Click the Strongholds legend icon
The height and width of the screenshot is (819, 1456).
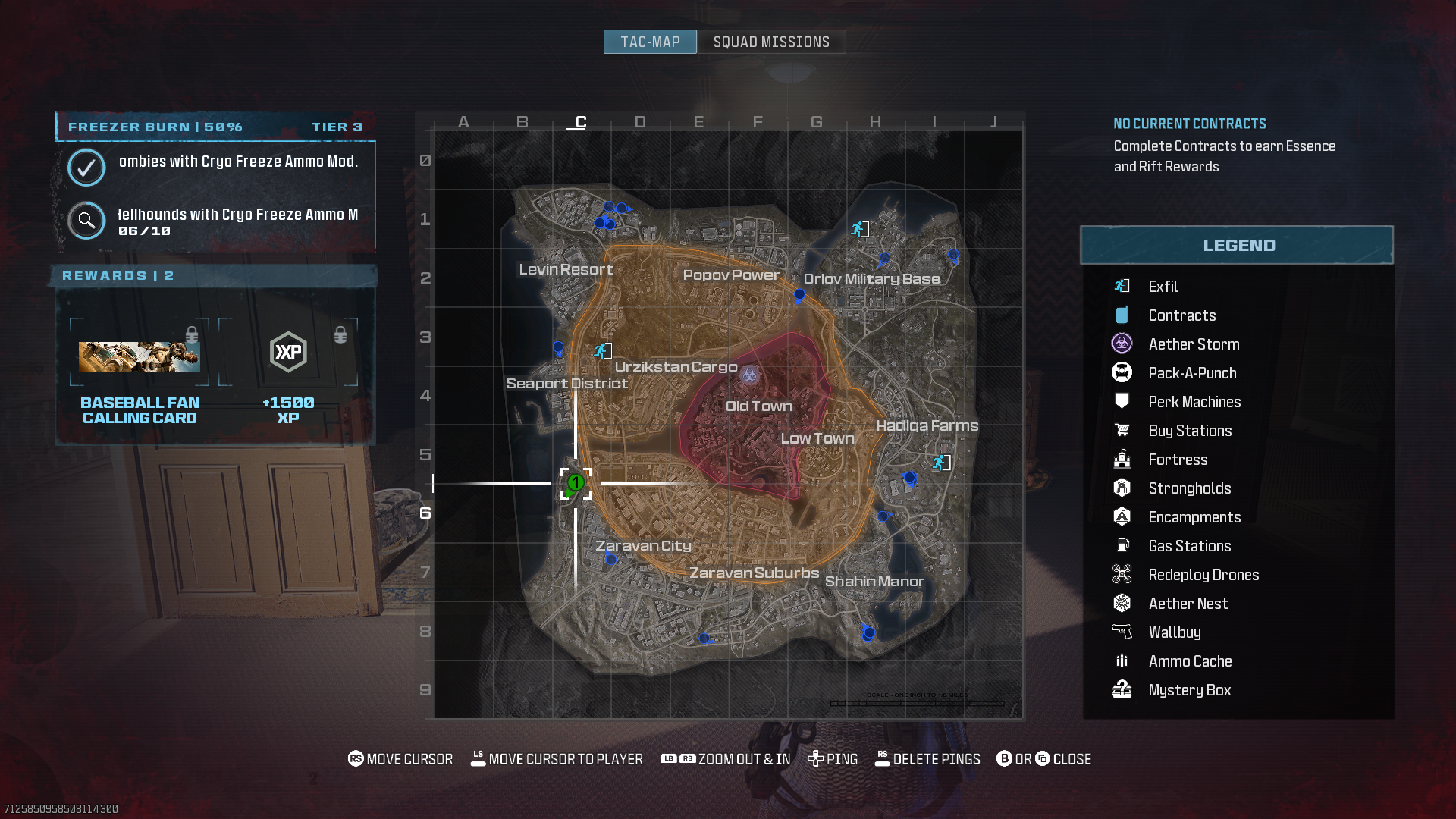[1122, 488]
